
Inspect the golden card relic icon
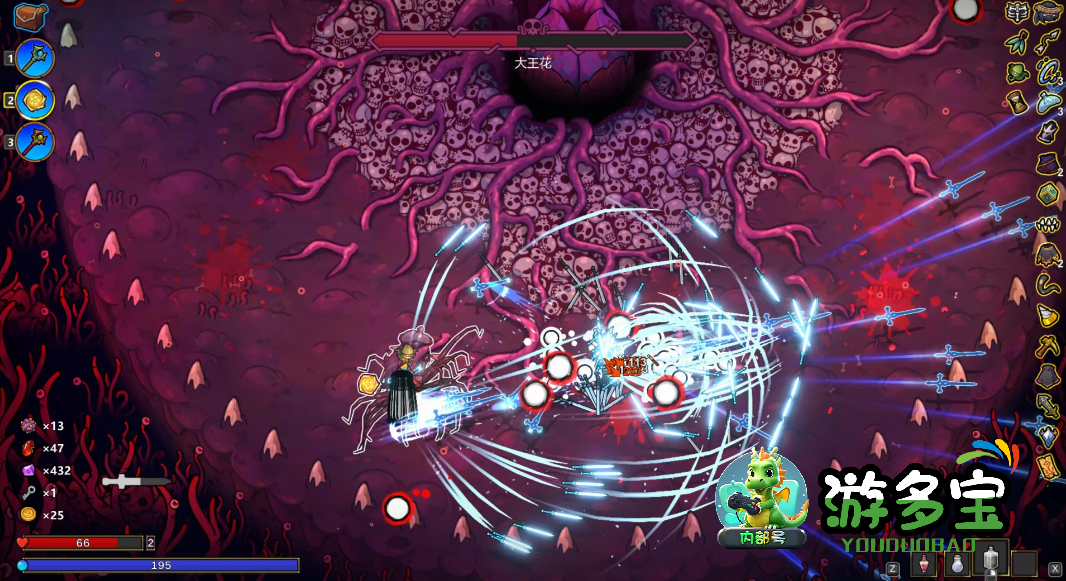pos(1047,466)
